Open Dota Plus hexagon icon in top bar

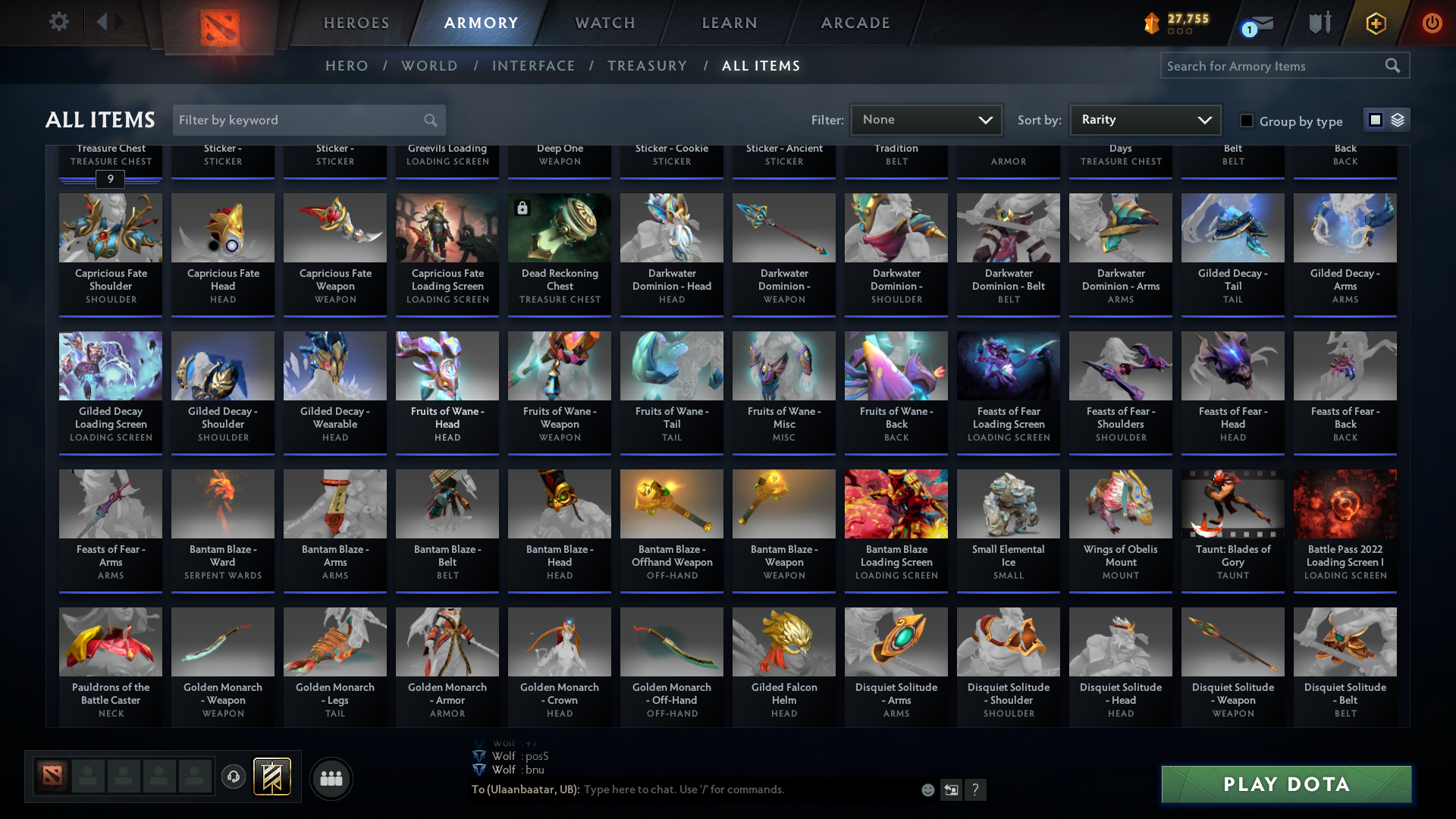coord(1375,23)
